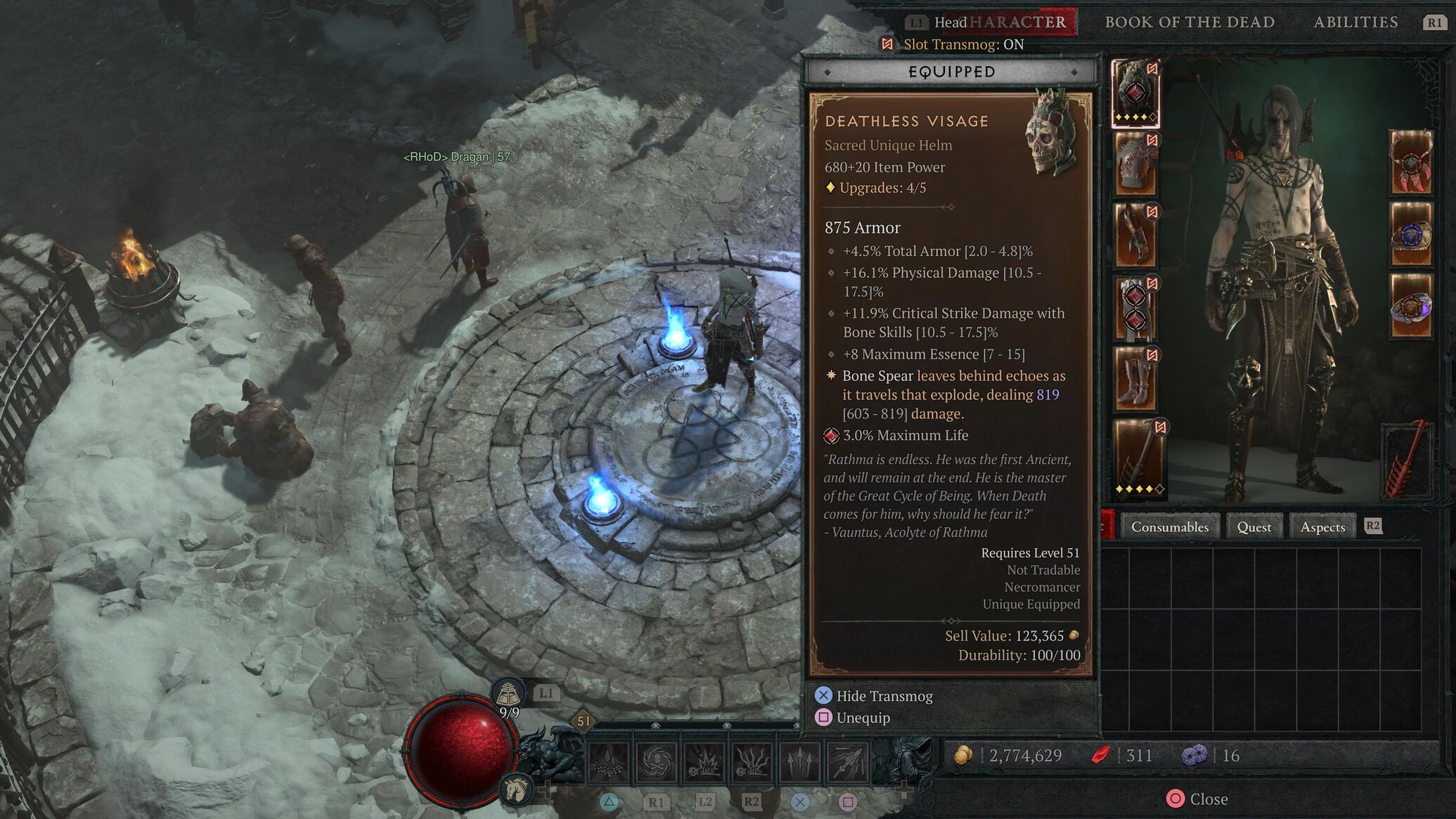Screen dimensions: 1456x819
Task: Switch to the Quest inventory tab
Action: (x=1254, y=527)
